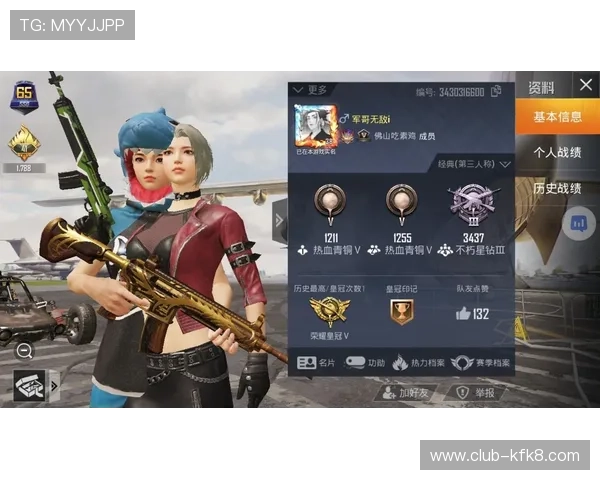
Task: Click the player avatar thumbnail
Action: click(314, 126)
